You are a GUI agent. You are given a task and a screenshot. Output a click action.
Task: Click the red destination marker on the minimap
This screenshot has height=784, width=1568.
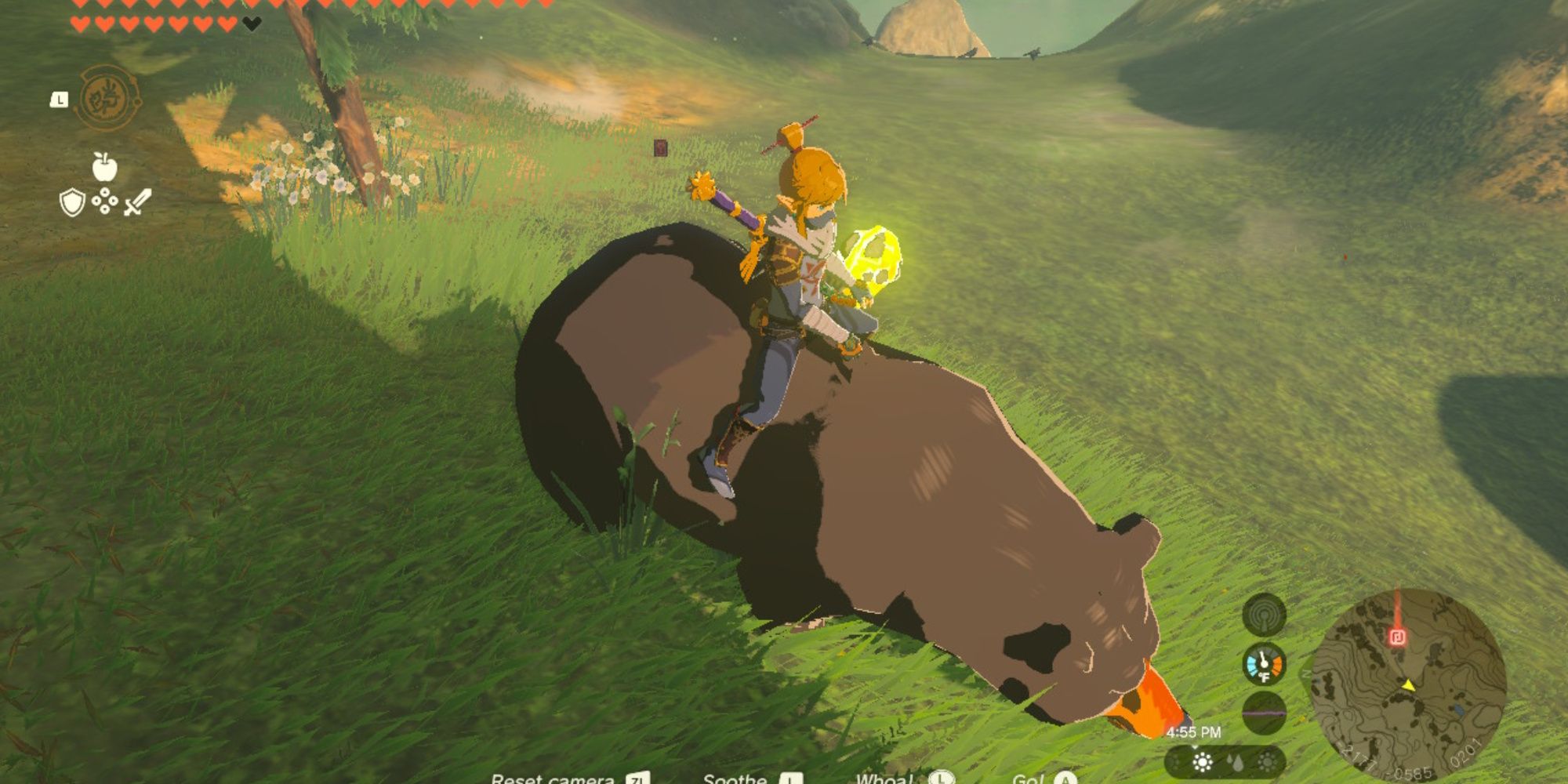pyautogui.click(x=1398, y=637)
